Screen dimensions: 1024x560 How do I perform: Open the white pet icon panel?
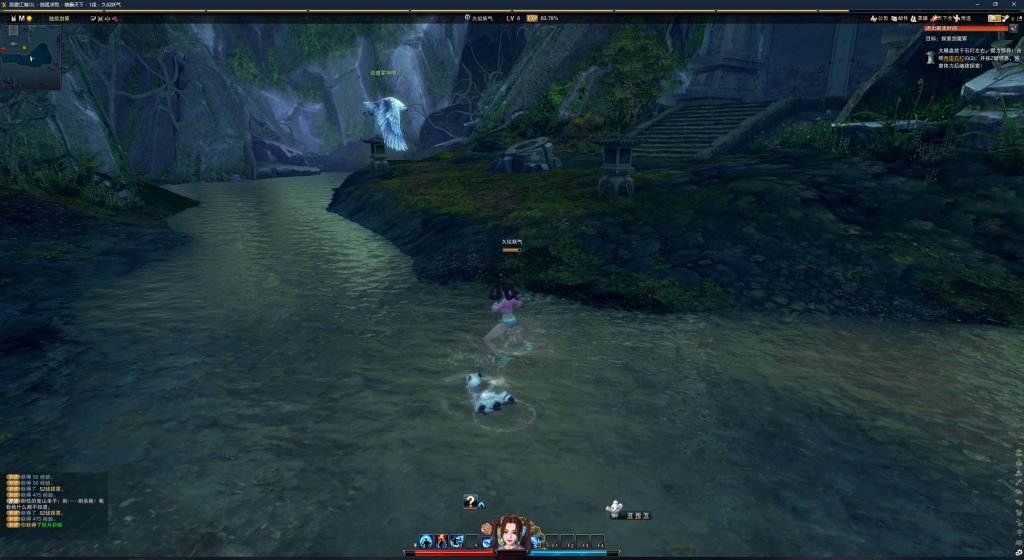[x=614, y=510]
